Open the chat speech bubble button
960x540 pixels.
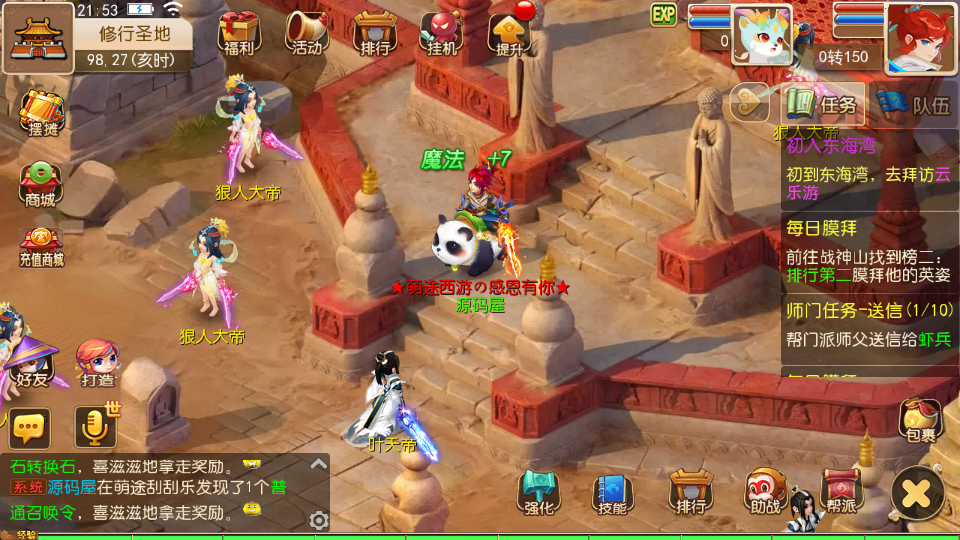point(30,428)
